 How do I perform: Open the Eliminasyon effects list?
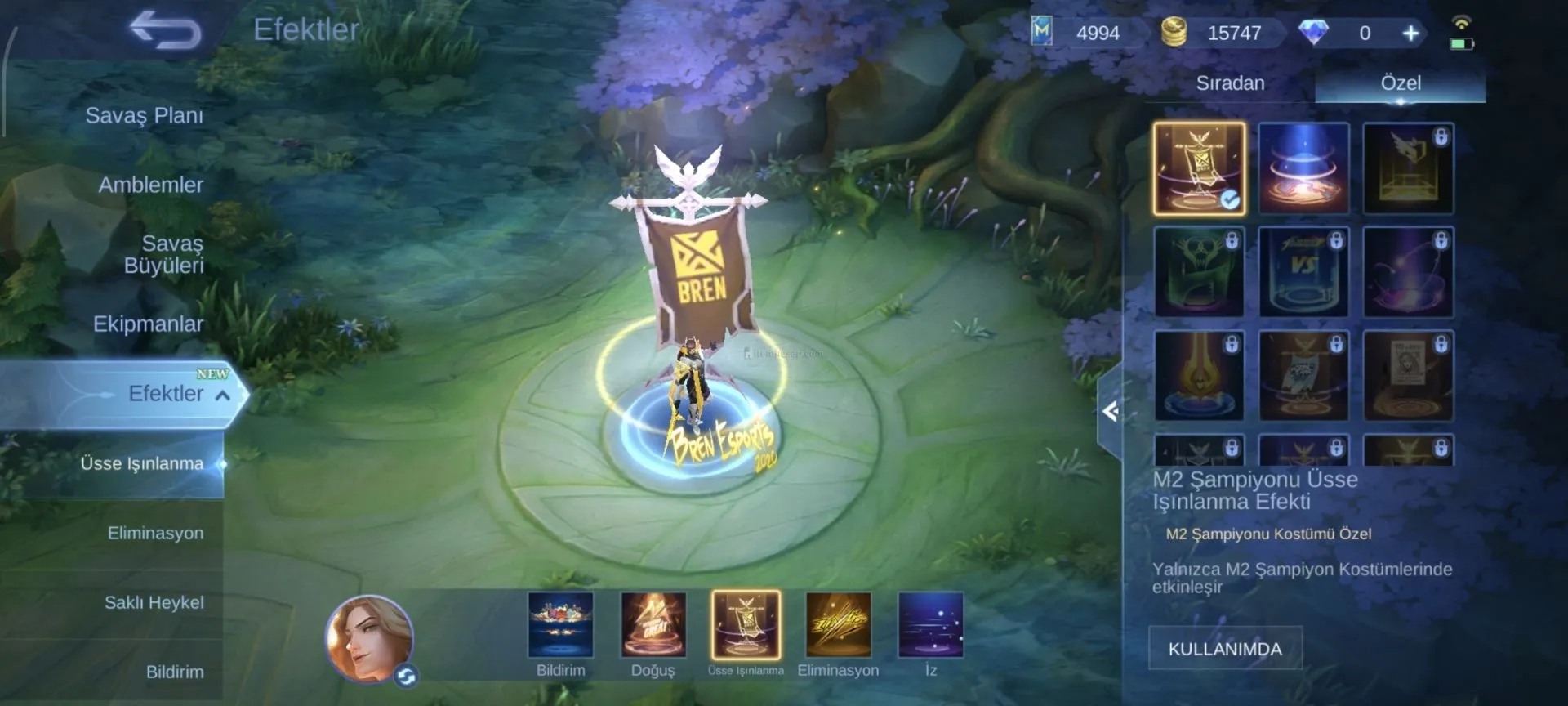coord(155,534)
